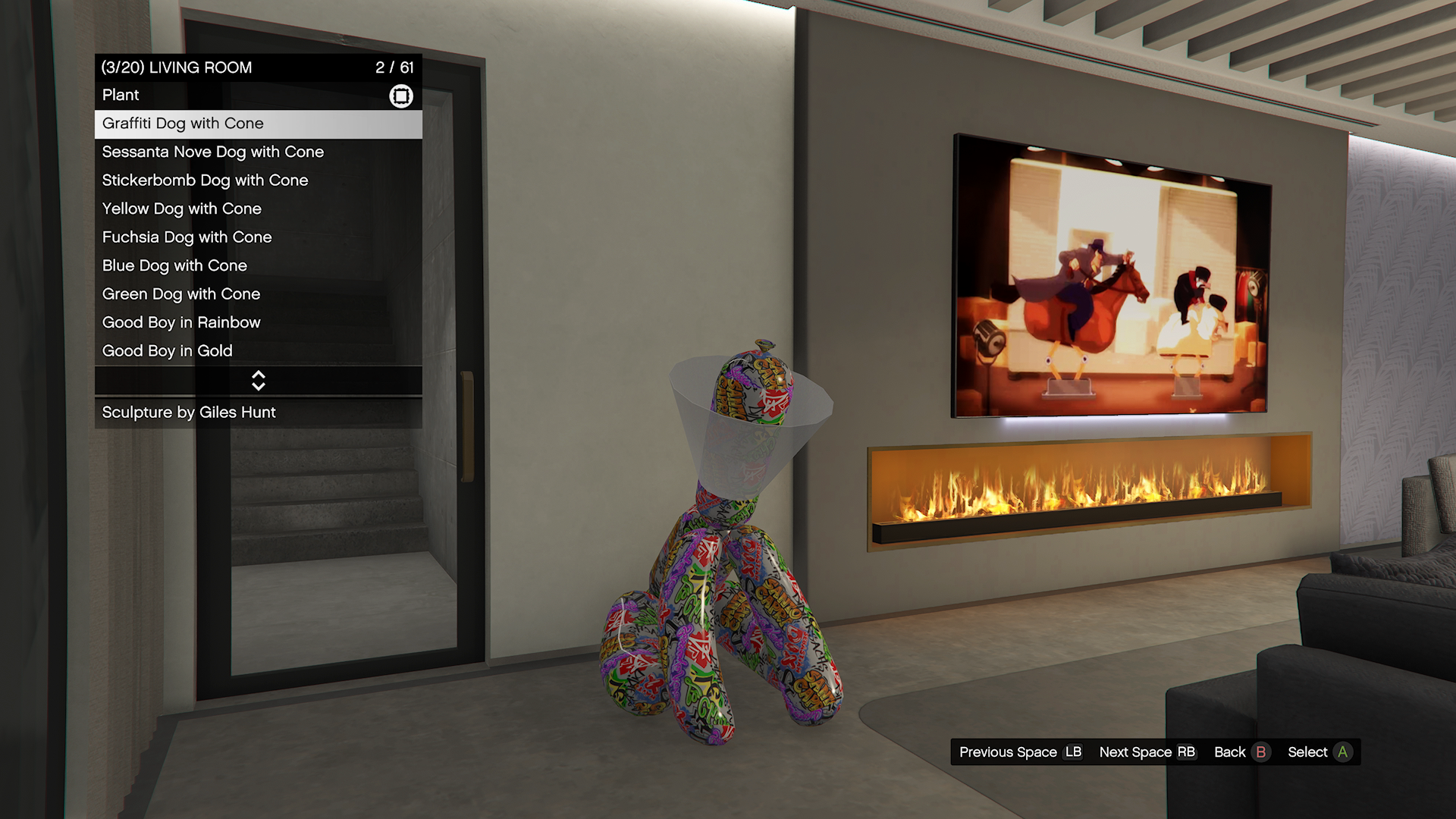Viewport: 1456px width, 819px height.
Task: Select Stickerbomb Dog with Cone
Action: (x=258, y=180)
